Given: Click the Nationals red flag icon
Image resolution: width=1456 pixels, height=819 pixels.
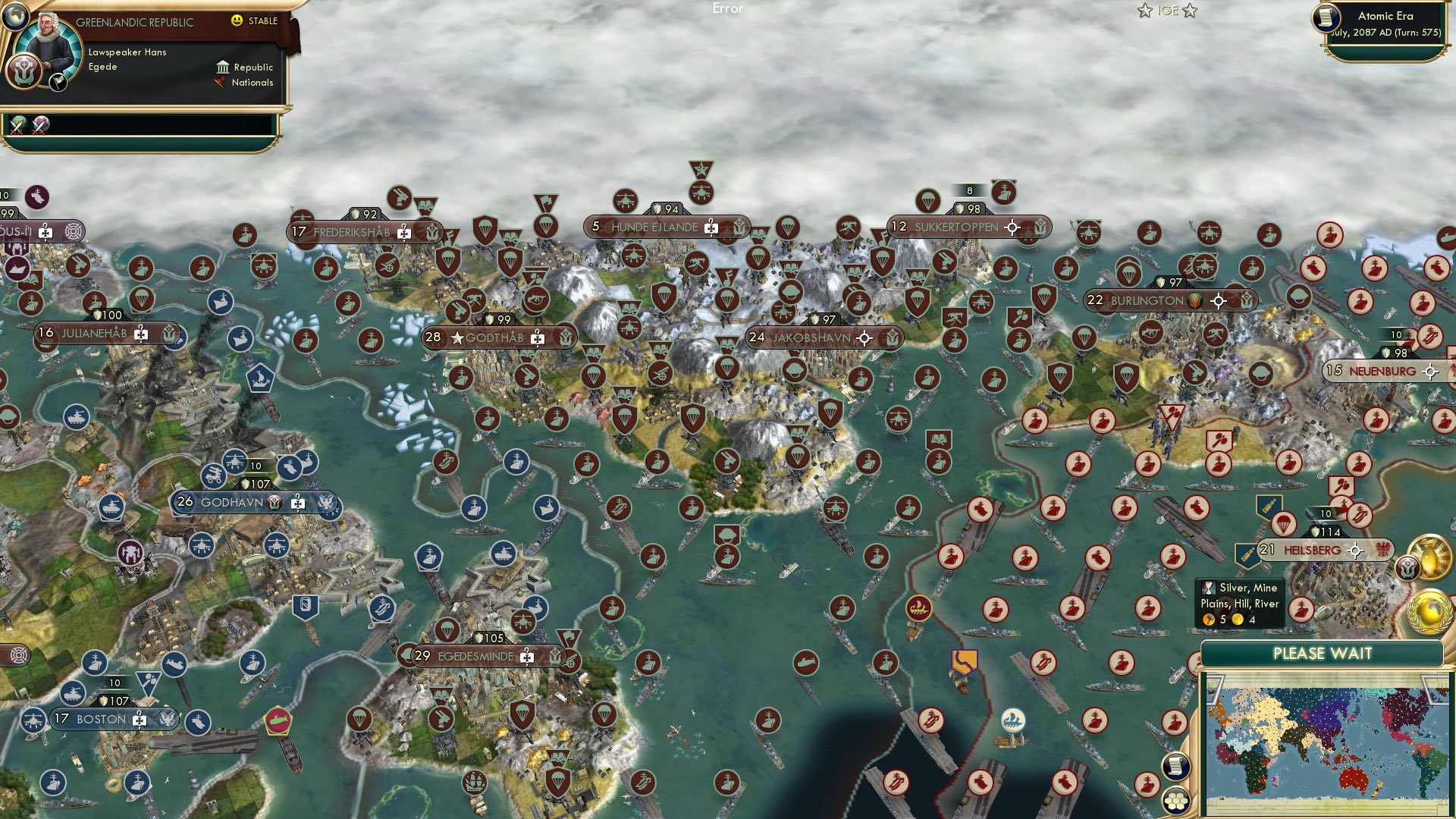Looking at the screenshot, I should click(x=221, y=83).
